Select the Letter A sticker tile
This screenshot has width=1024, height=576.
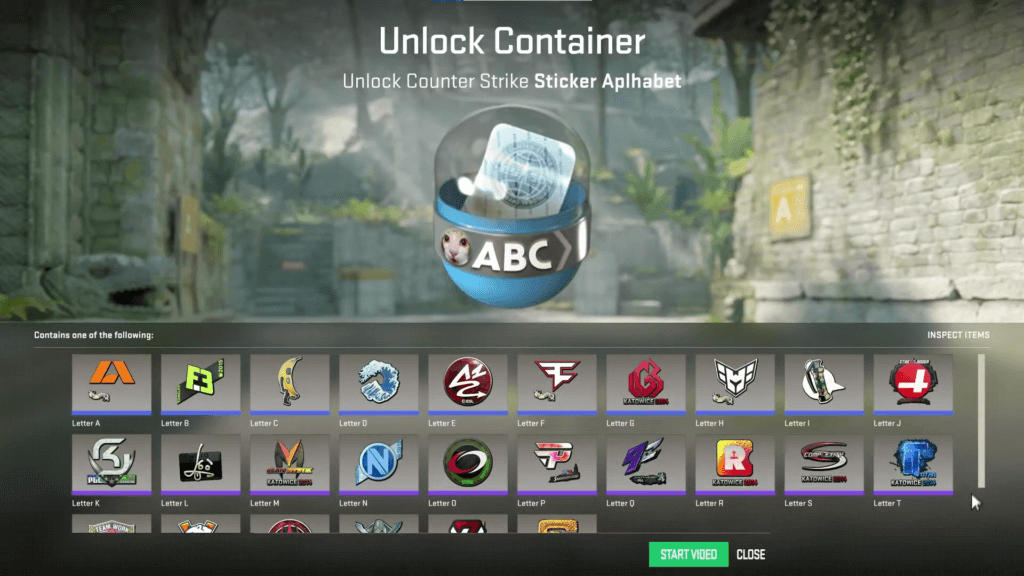[x=111, y=383]
